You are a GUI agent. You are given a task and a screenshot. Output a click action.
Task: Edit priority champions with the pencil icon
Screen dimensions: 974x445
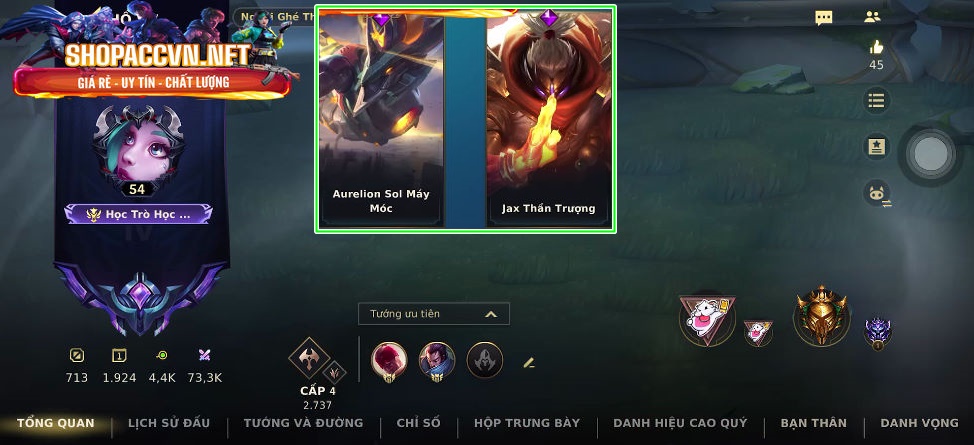click(530, 362)
